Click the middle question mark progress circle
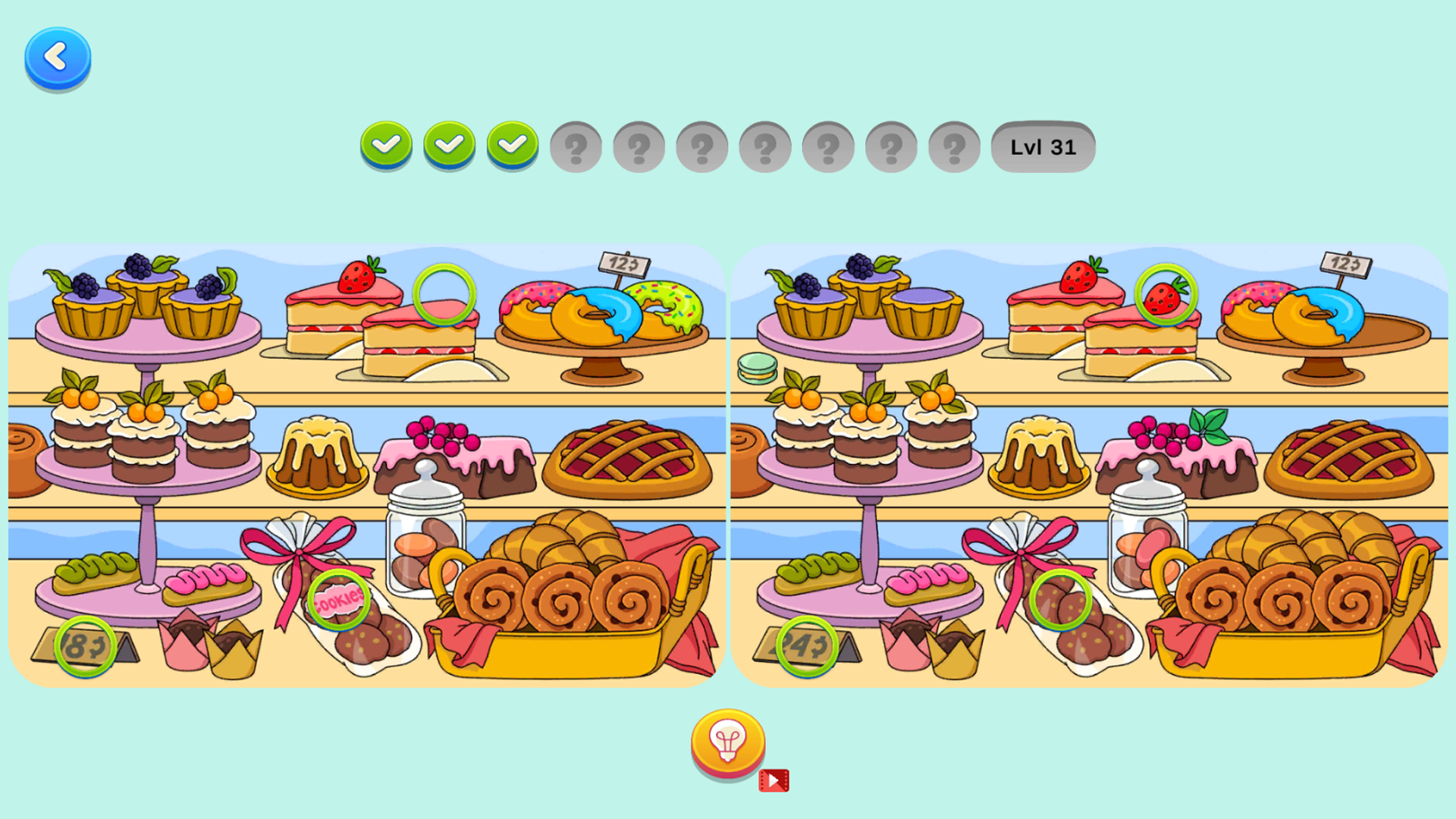 (x=764, y=146)
